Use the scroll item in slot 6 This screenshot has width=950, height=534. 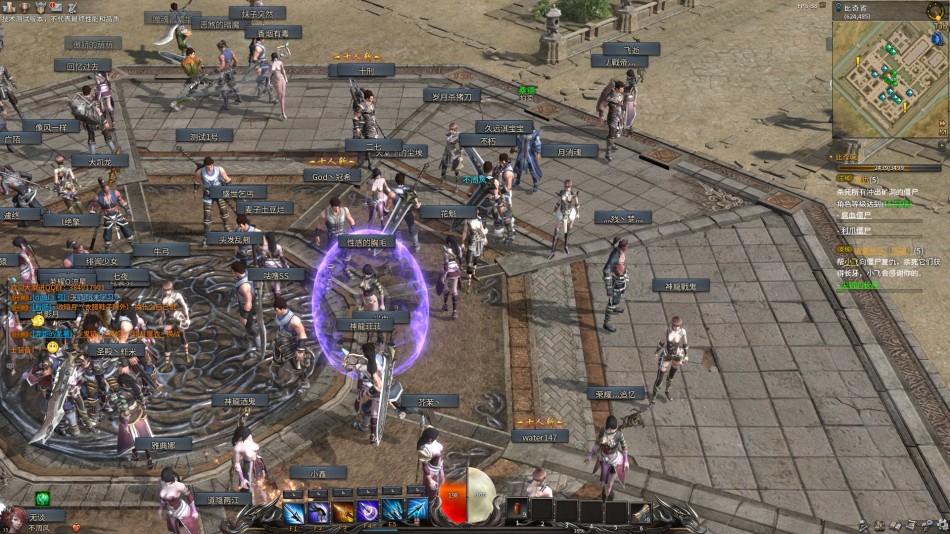(x=641, y=511)
